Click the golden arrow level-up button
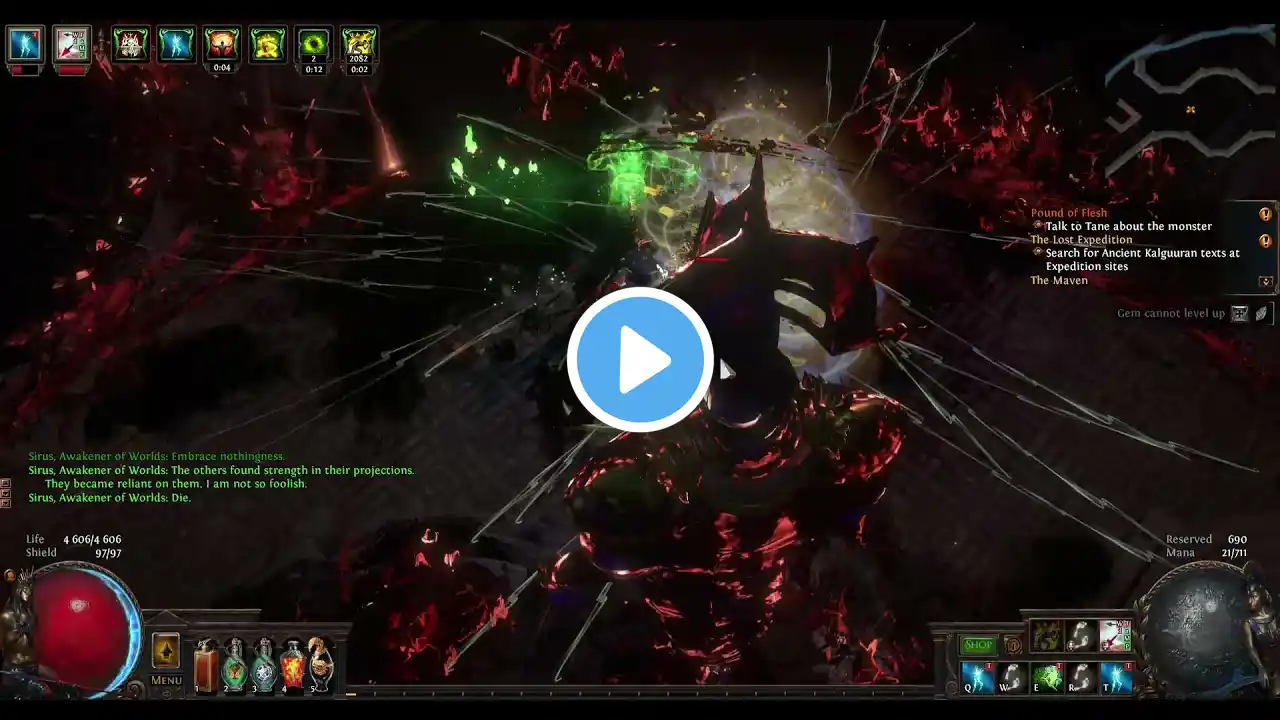 click(x=166, y=651)
